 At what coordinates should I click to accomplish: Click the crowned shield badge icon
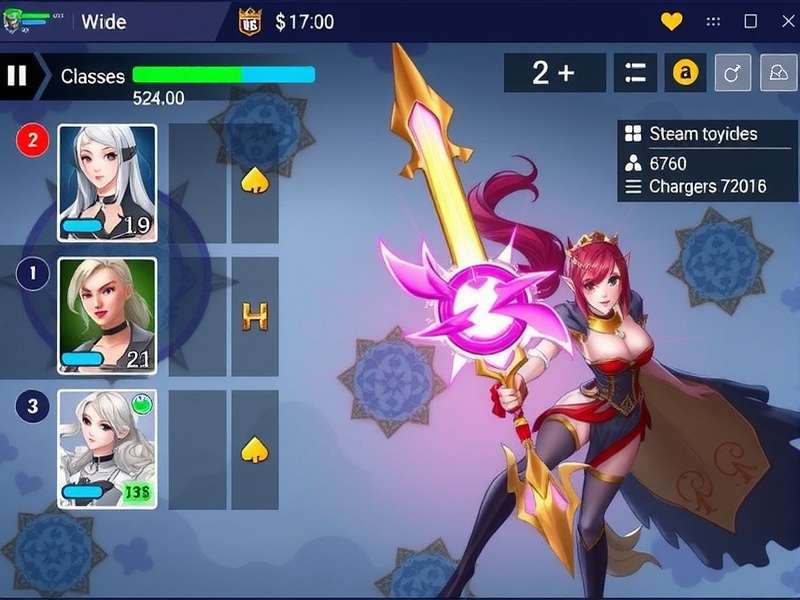pos(250,21)
